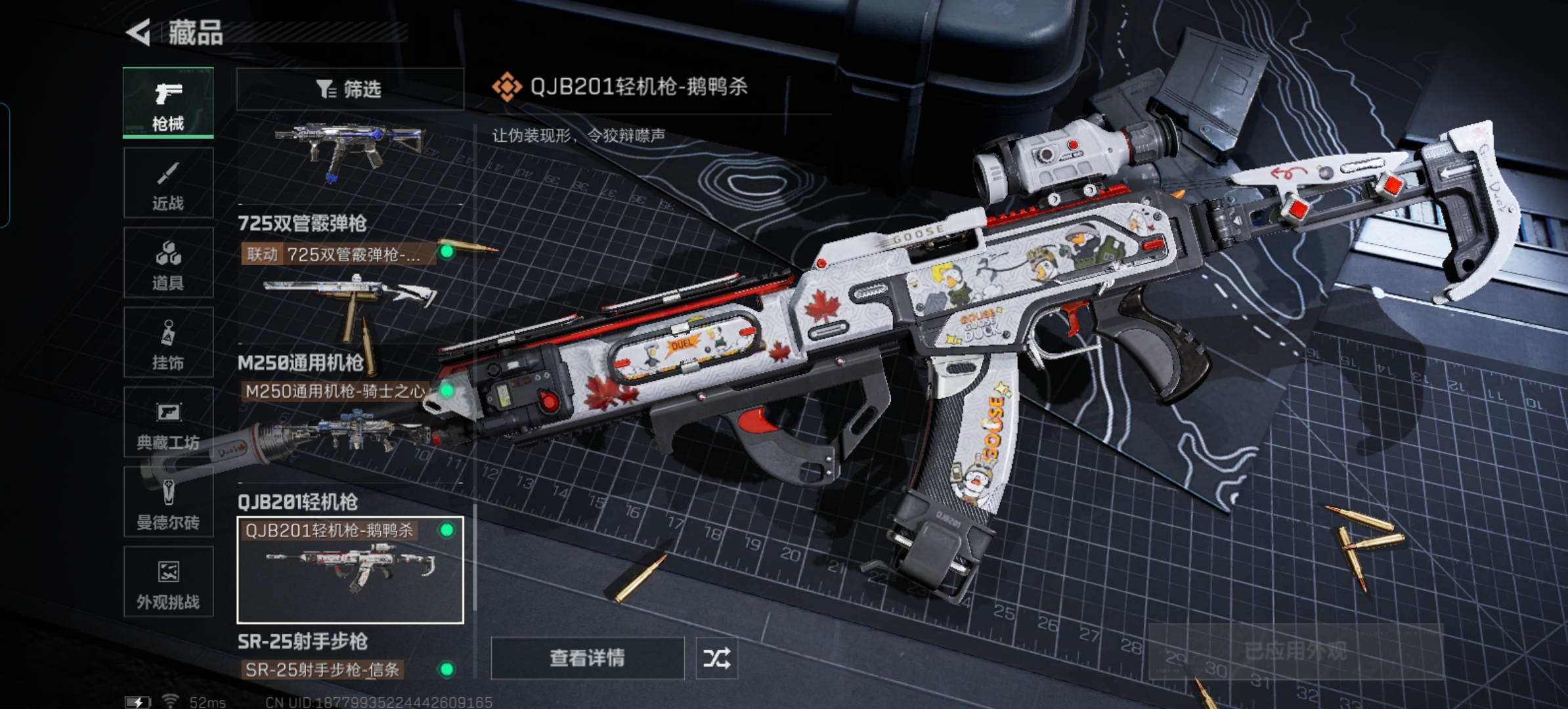Select the 道具 category tab
Screen dimensions: 1568x709
[x=168, y=263]
